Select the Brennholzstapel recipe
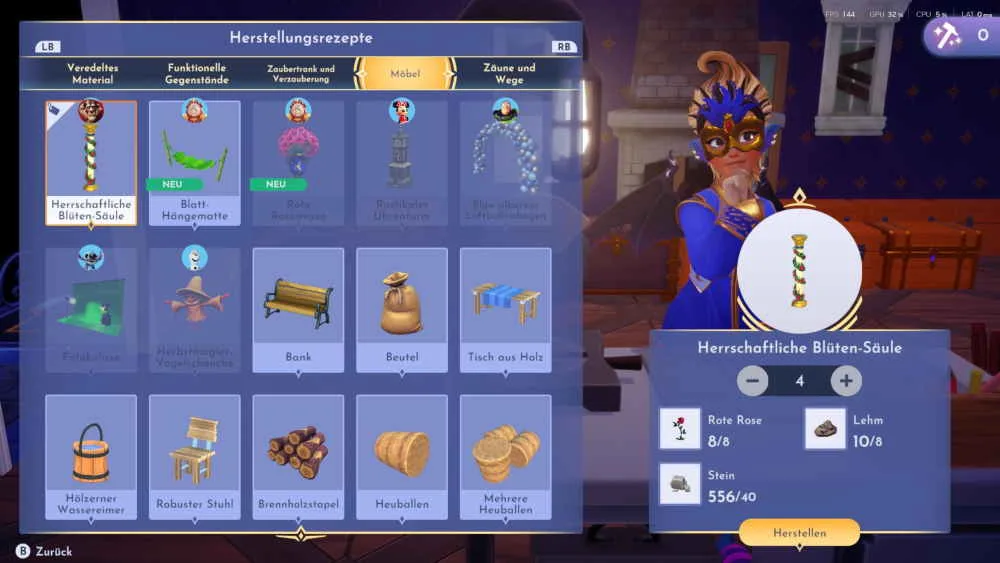The height and width of the screenshot is (563, 1000). tap(298, 457)
